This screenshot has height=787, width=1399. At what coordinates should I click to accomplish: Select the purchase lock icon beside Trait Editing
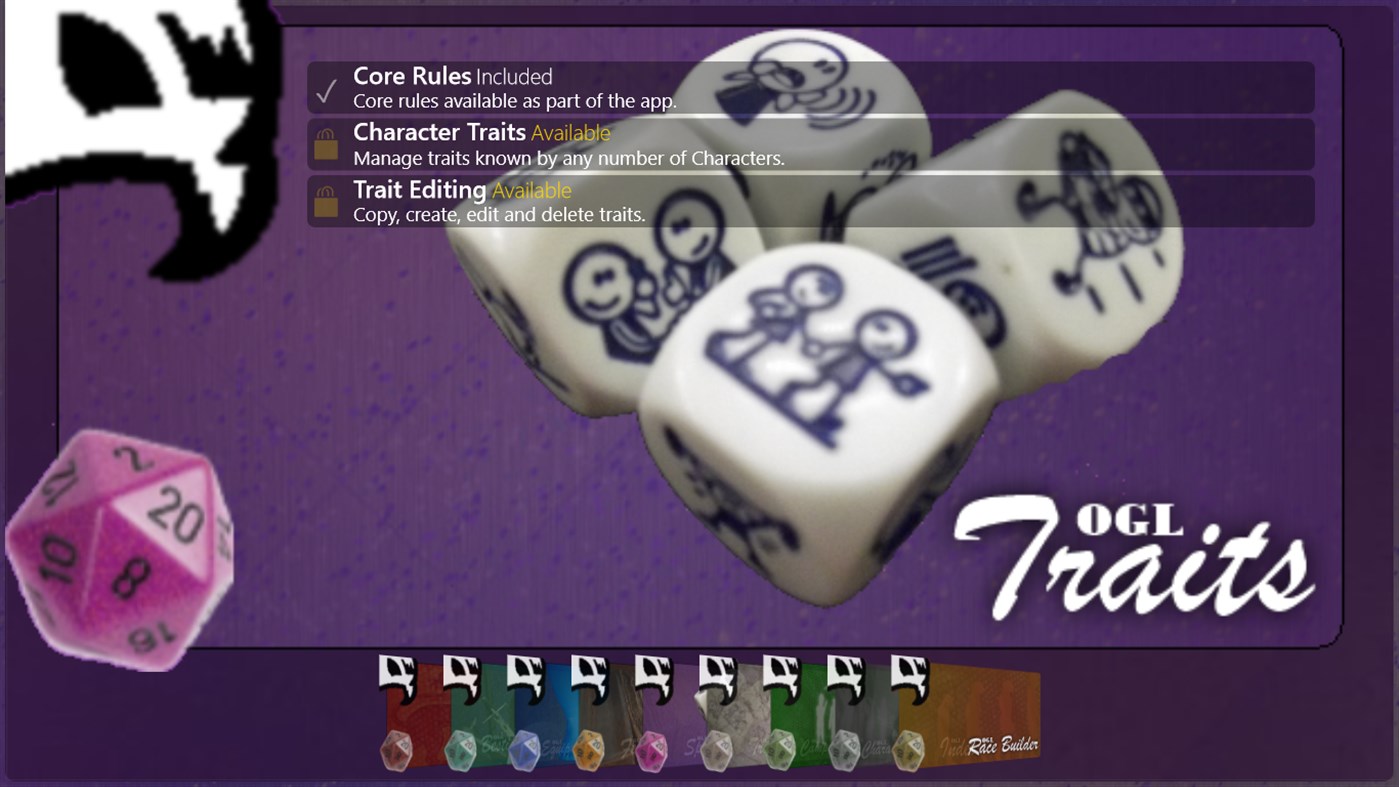point(324,201)
